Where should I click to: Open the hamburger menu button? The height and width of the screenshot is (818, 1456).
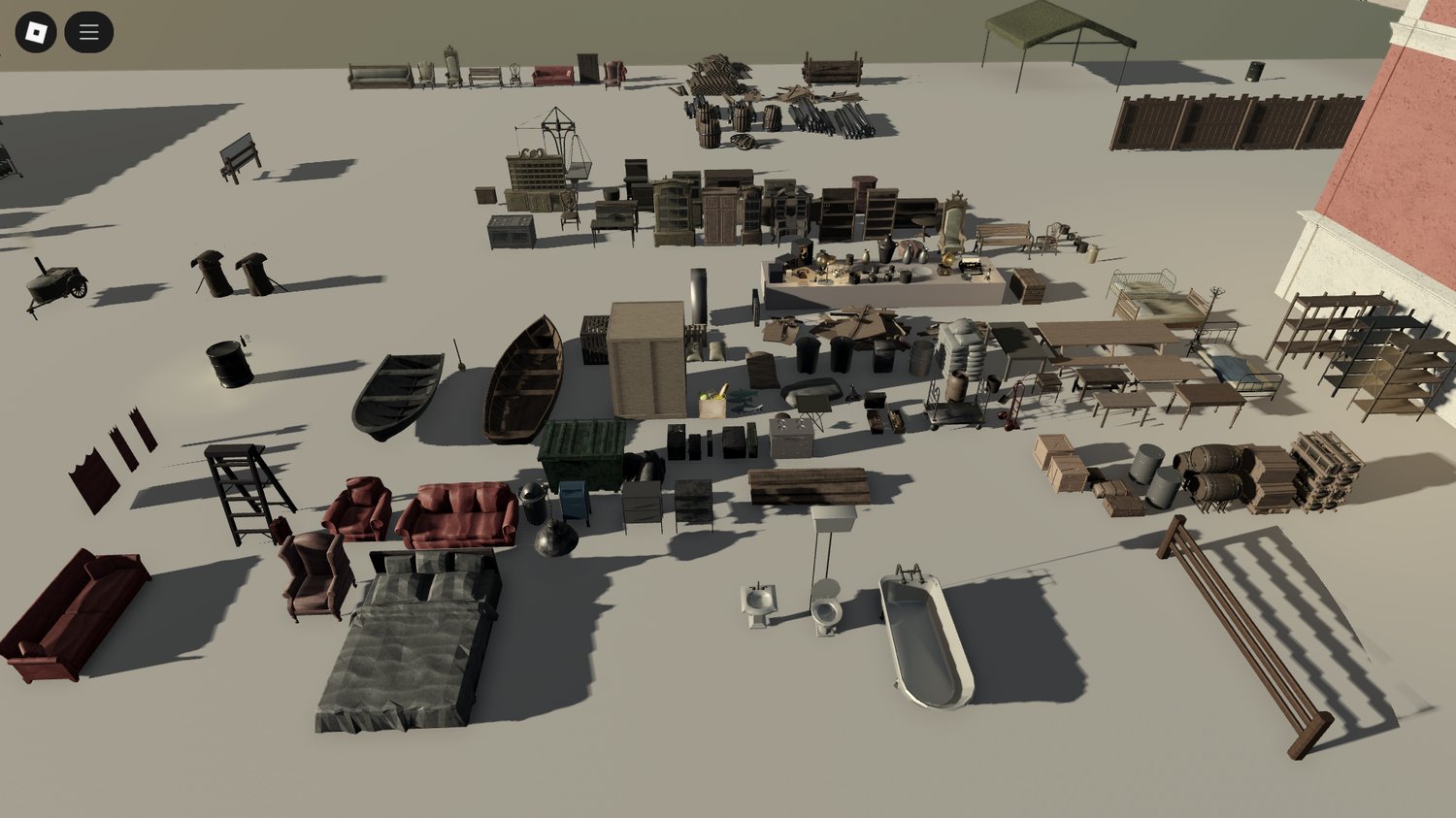88,30
